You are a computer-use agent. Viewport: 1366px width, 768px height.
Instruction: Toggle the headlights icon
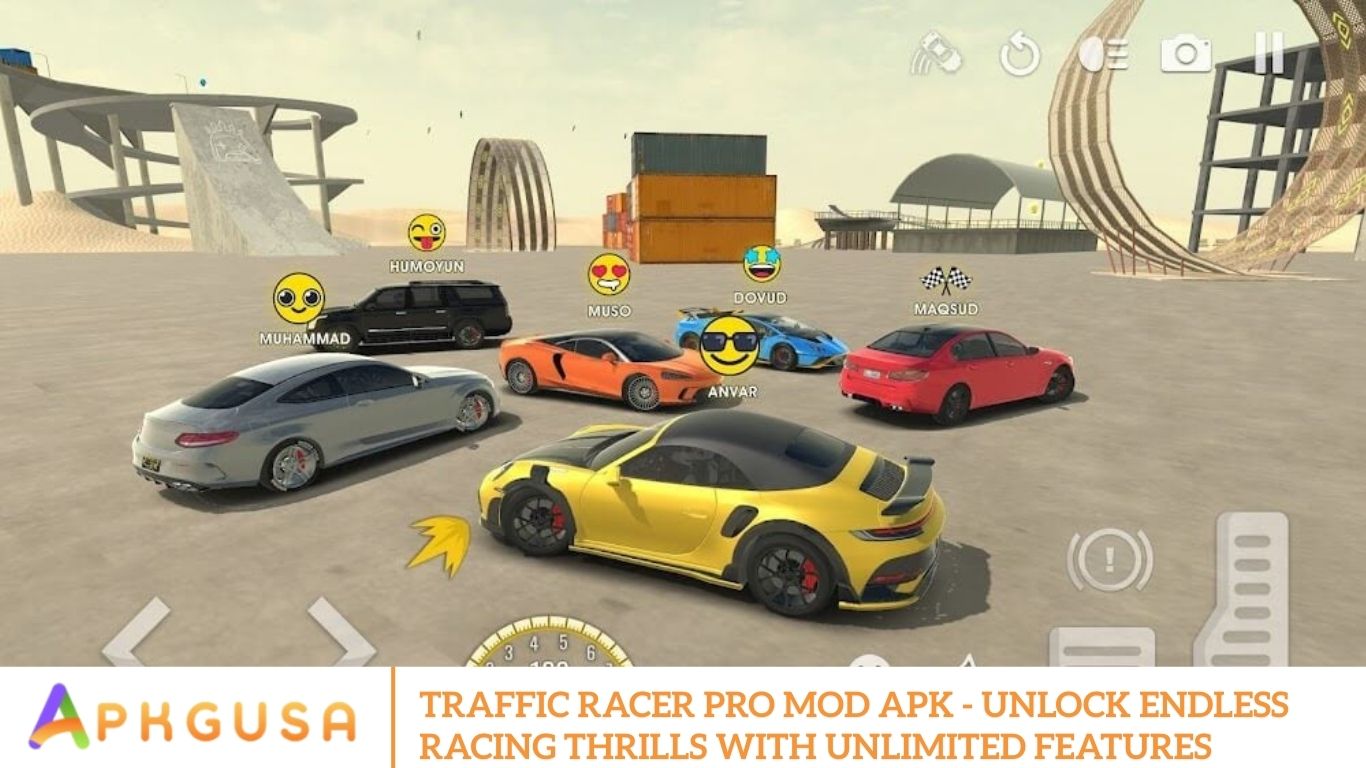(x=1103, y=54)
